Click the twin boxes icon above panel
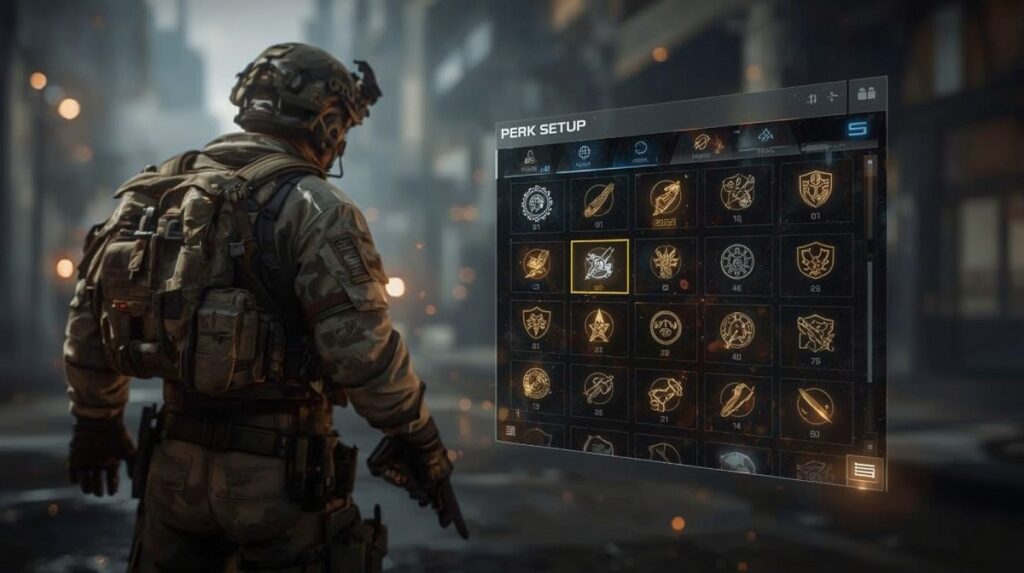Image resolution: width=1024 pixels, height=573 pixels. click(866, 93)
